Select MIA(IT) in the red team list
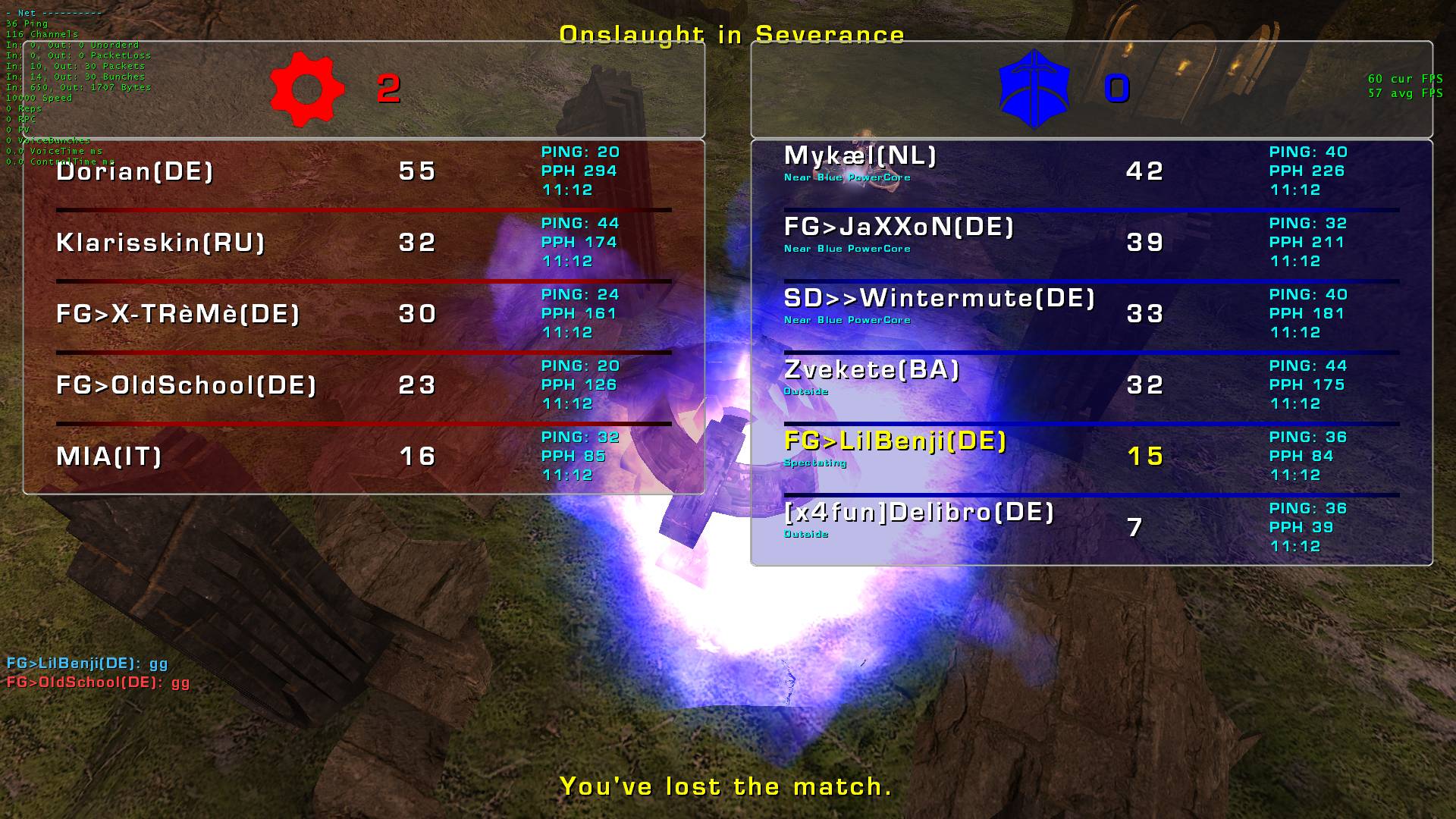The width and height of the screenshot is (1456, 819). click(109, 457)
